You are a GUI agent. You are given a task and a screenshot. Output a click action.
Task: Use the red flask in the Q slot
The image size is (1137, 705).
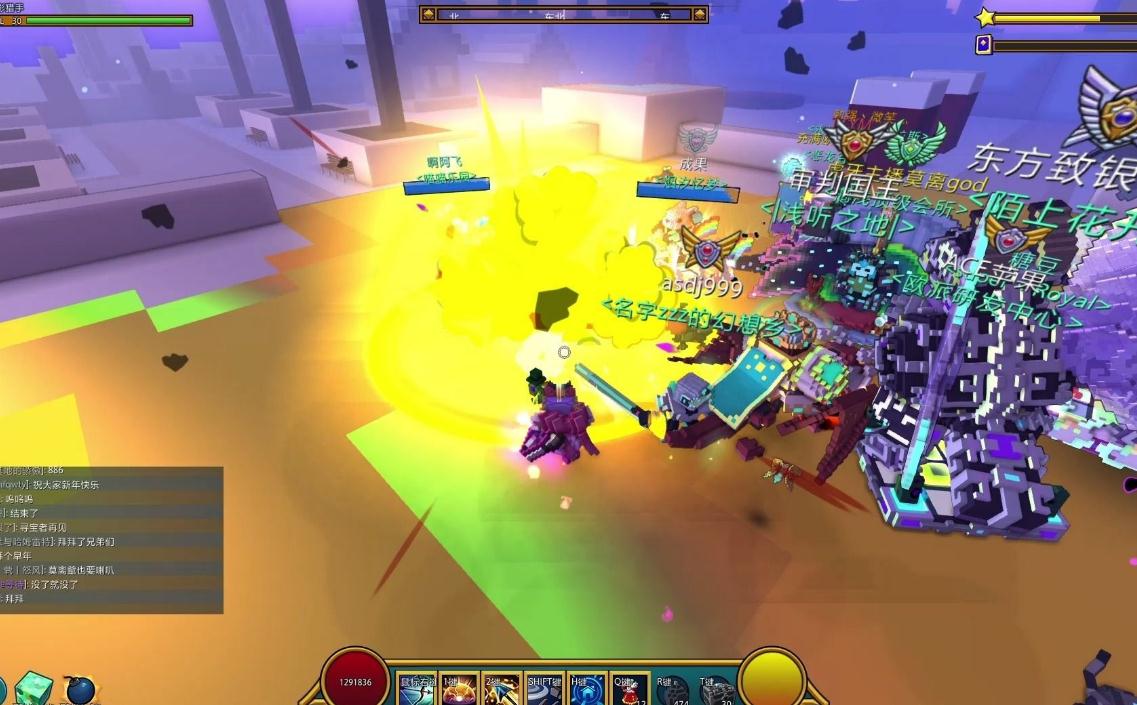click(629, 690)
